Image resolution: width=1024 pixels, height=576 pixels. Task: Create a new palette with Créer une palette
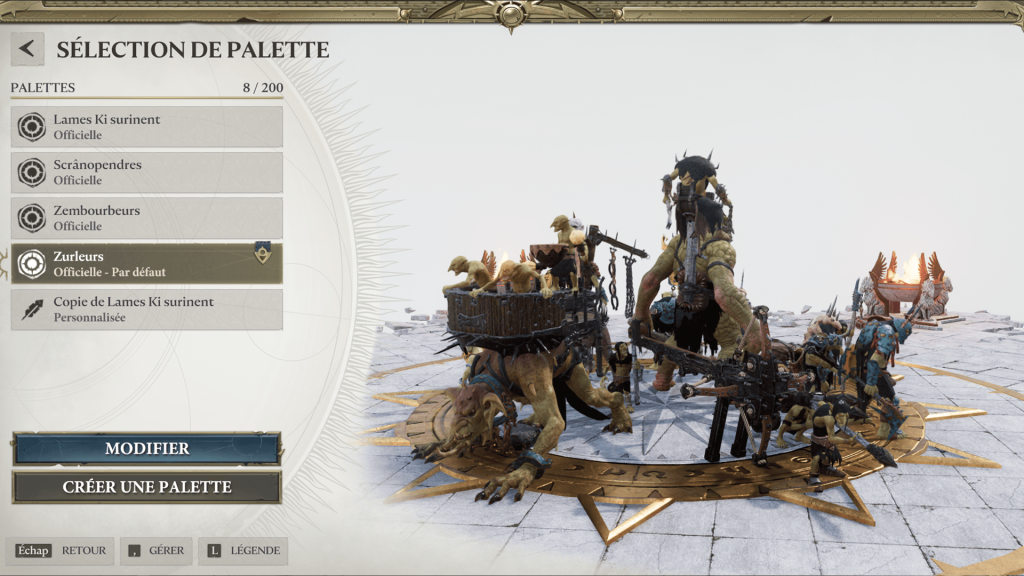coord(147,488)
